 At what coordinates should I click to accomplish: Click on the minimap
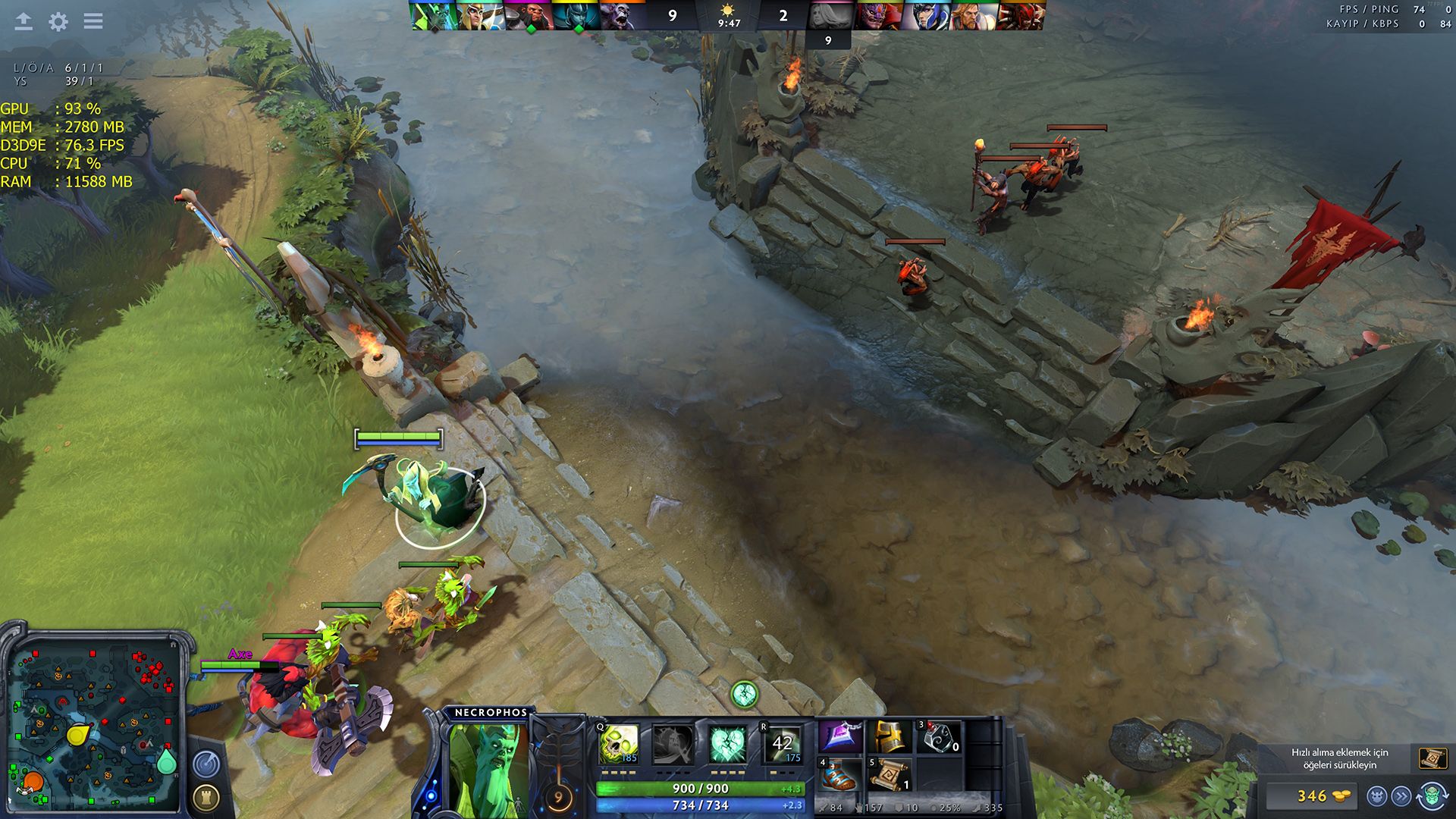pos(95,724)
